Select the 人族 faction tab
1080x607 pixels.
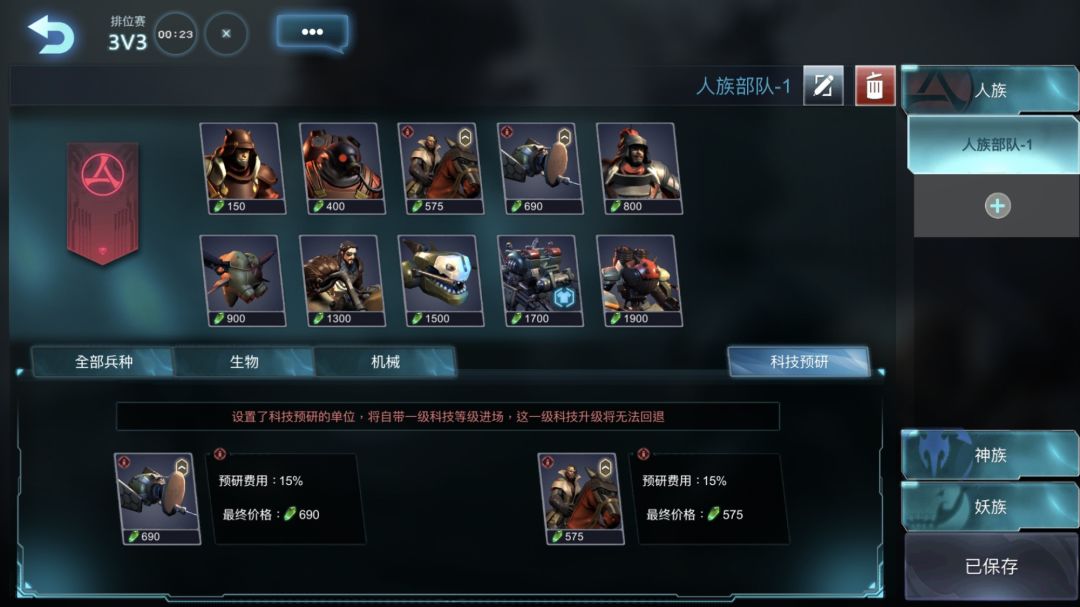click(x=990, y=90)
